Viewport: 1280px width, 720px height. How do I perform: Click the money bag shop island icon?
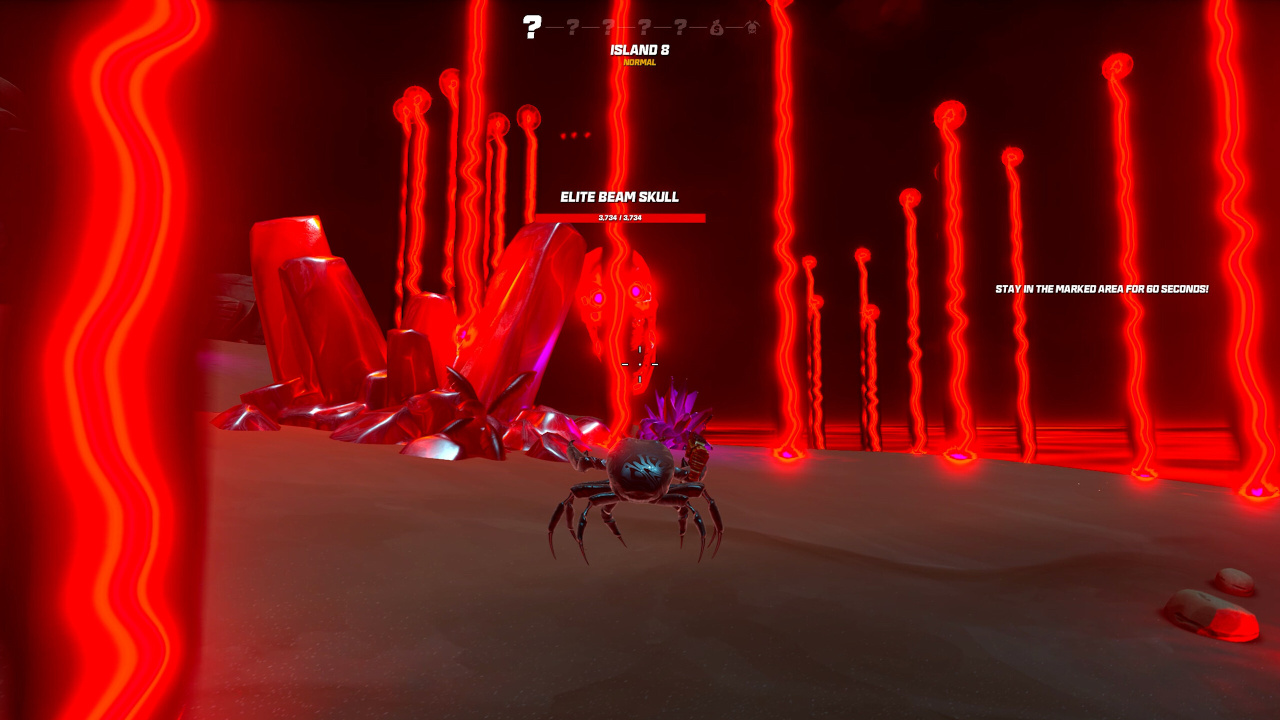coord(717,28)
